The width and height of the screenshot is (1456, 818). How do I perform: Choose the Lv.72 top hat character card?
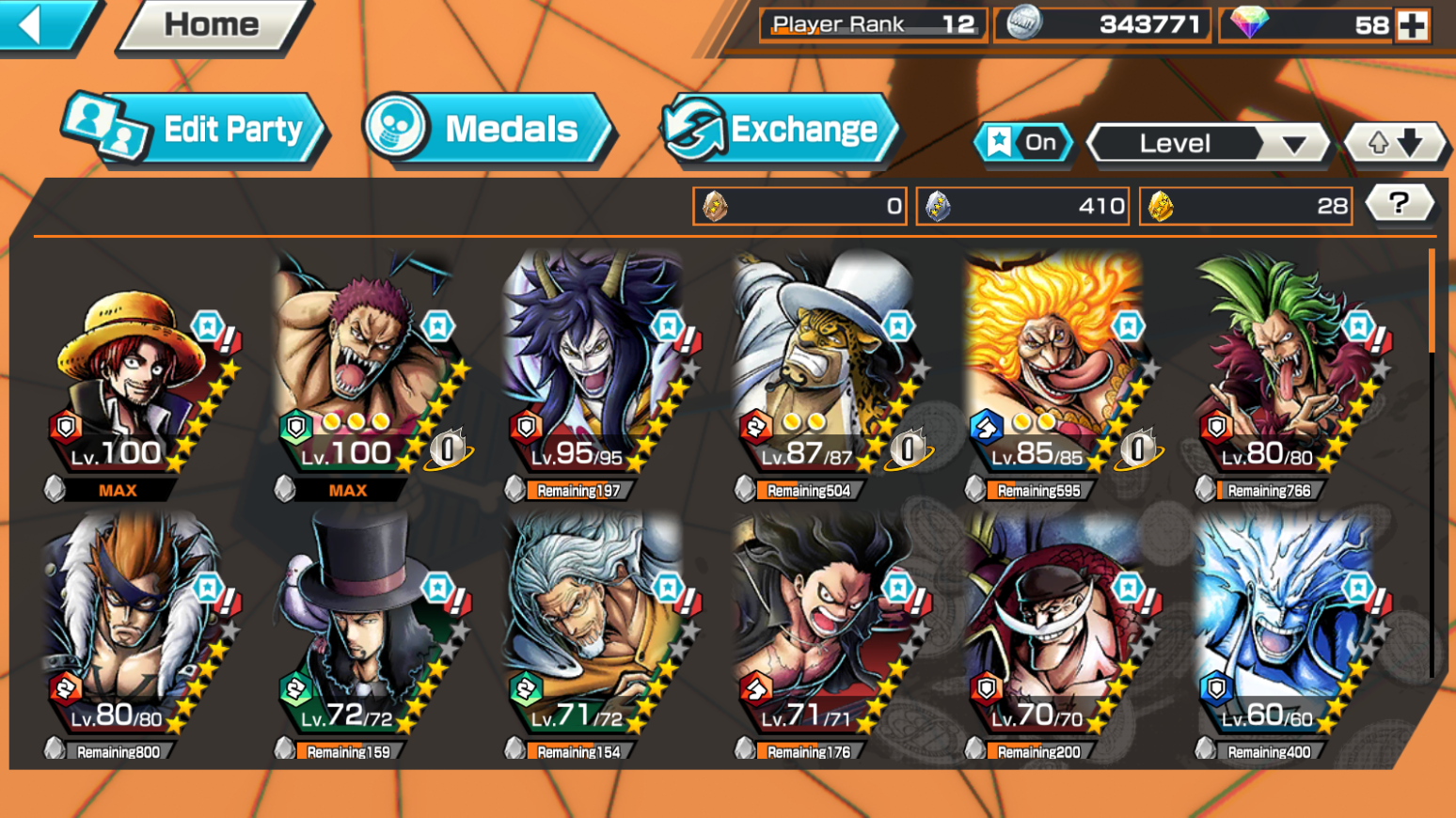click(367, 635)
